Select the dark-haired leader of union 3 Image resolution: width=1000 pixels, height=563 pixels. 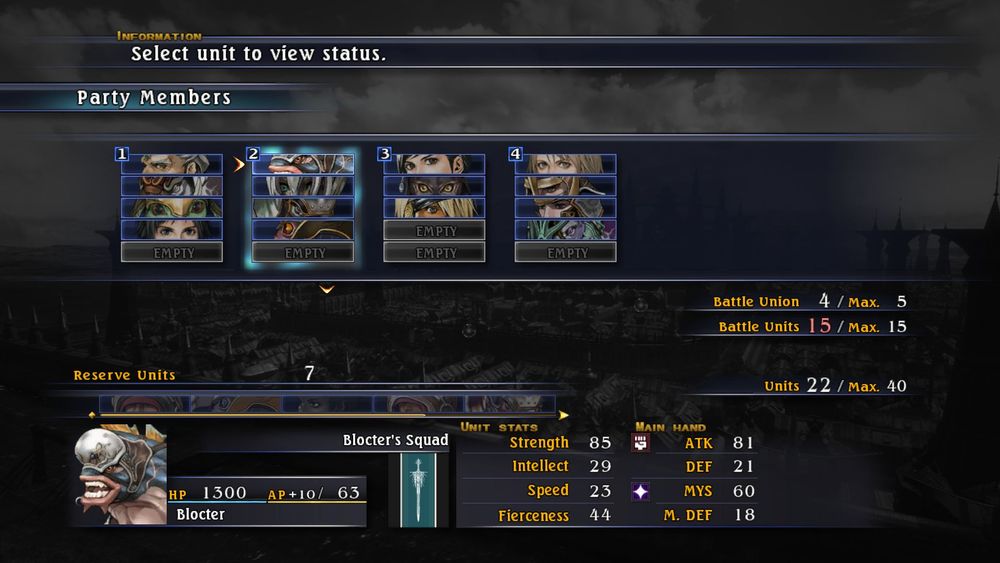(x=435, y=164)
